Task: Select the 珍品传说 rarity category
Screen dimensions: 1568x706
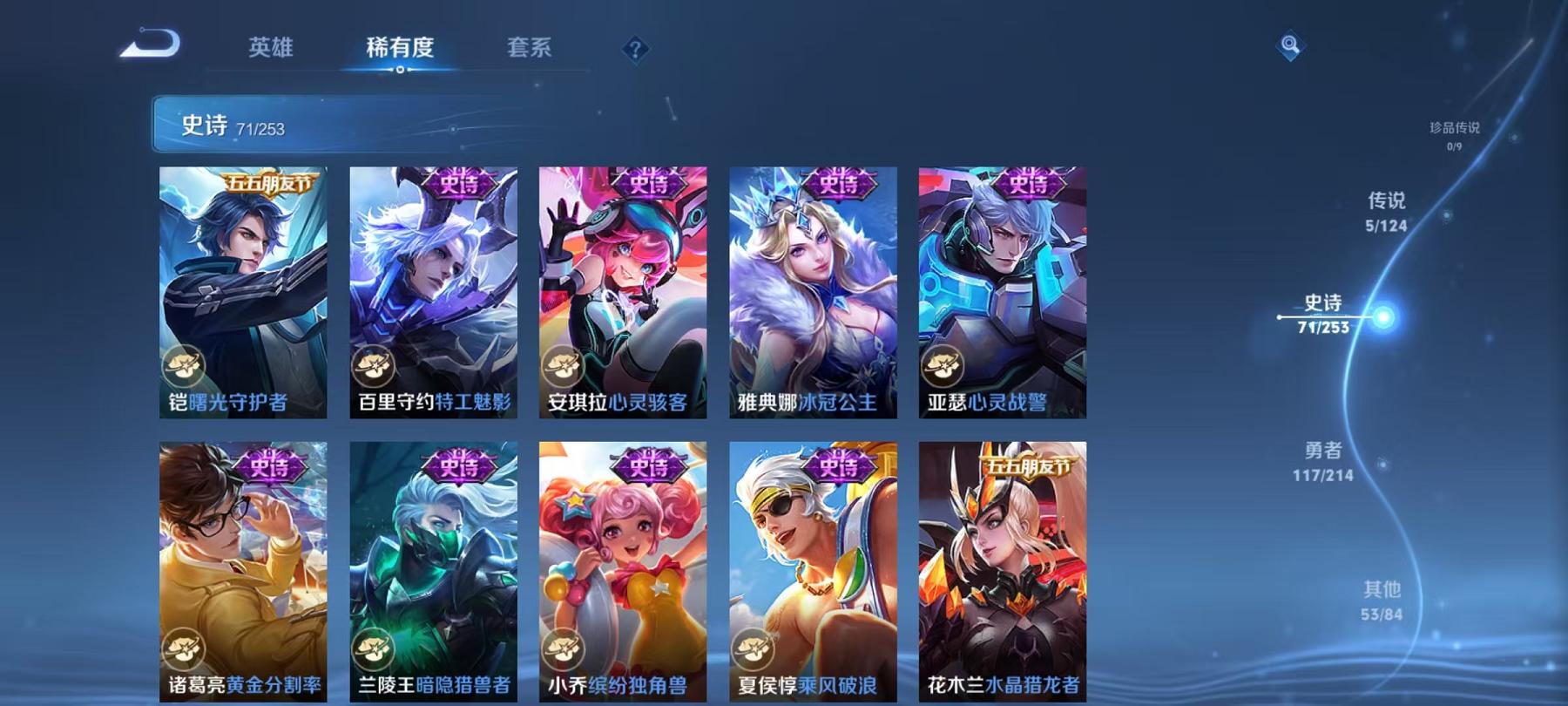Action: [x=1455, y=135]
